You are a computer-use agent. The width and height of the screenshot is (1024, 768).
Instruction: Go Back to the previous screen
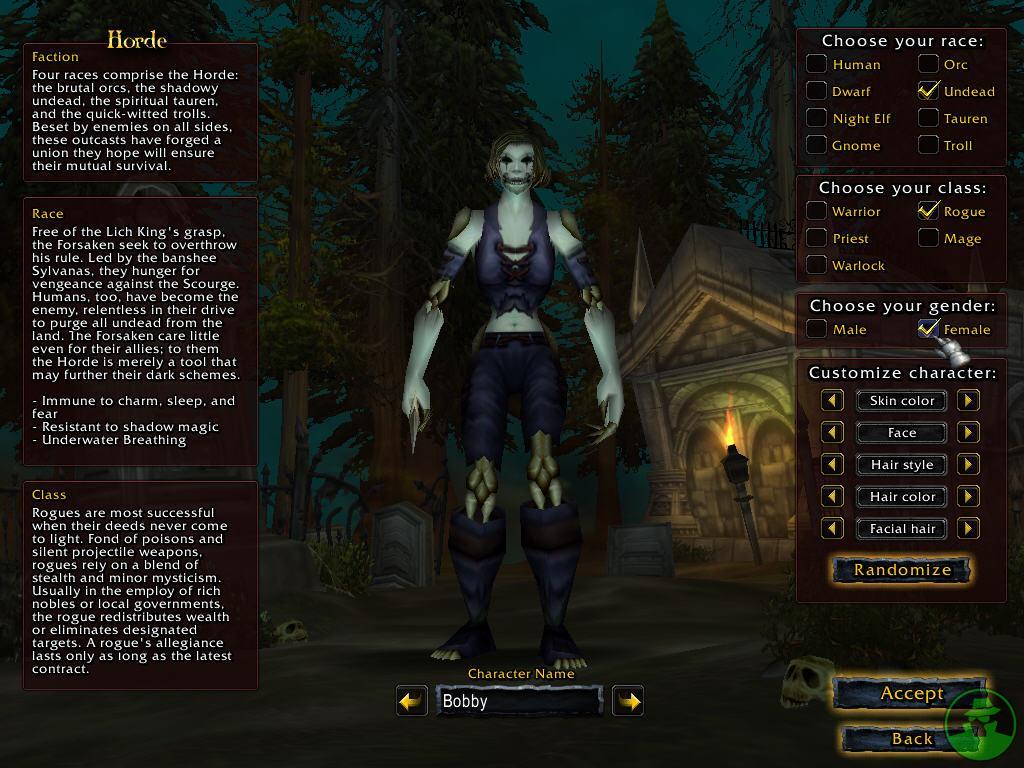tap(911, 738)
